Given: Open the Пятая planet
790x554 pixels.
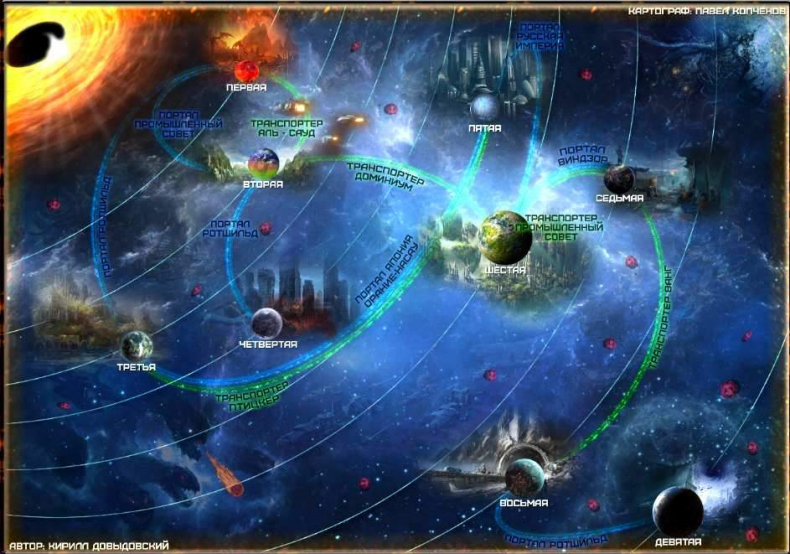Looking at the screenshot, I should coord(484,106).
